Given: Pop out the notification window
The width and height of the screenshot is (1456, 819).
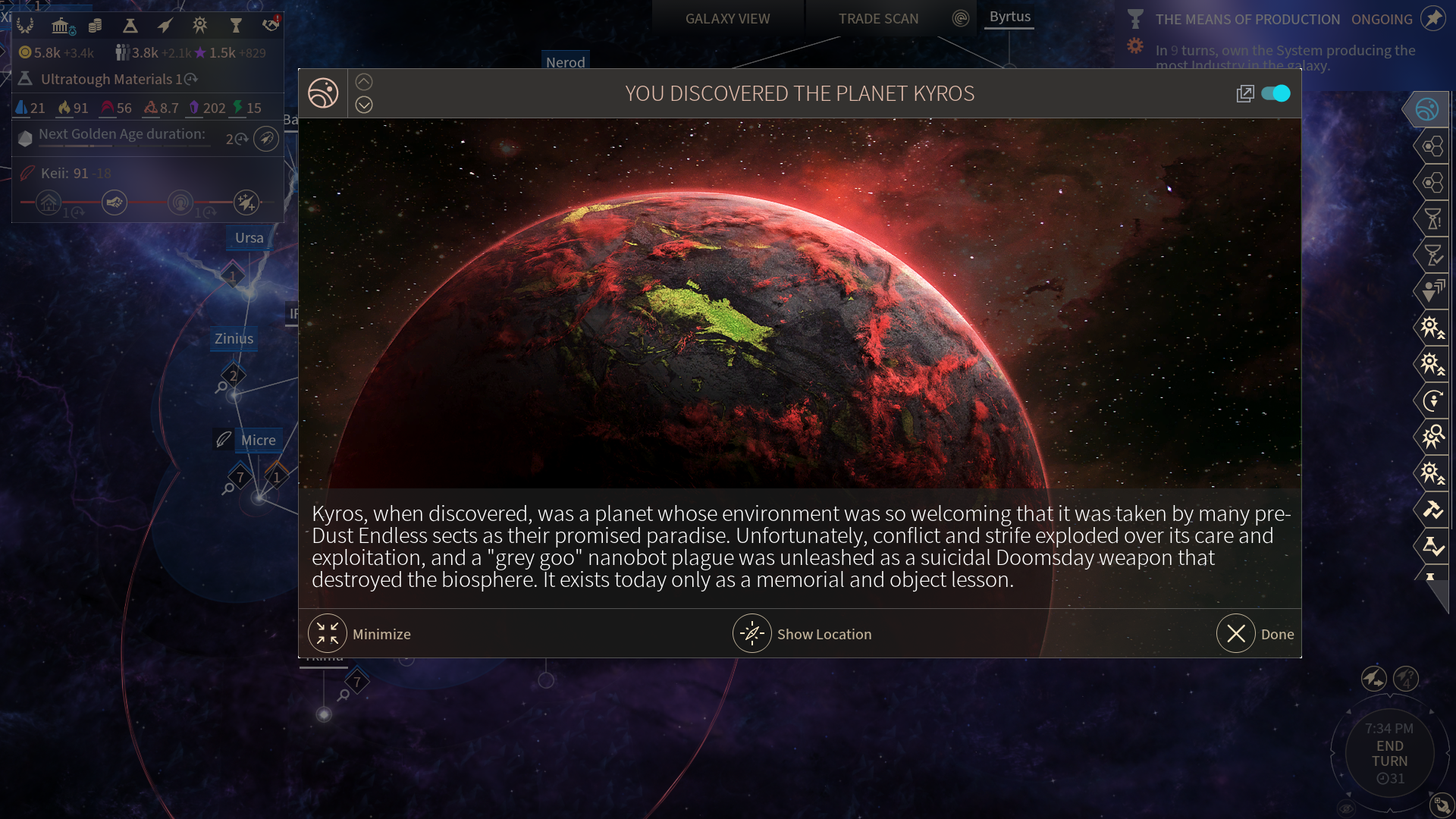Looking at the screenshot, I should tap(1244, 93).
